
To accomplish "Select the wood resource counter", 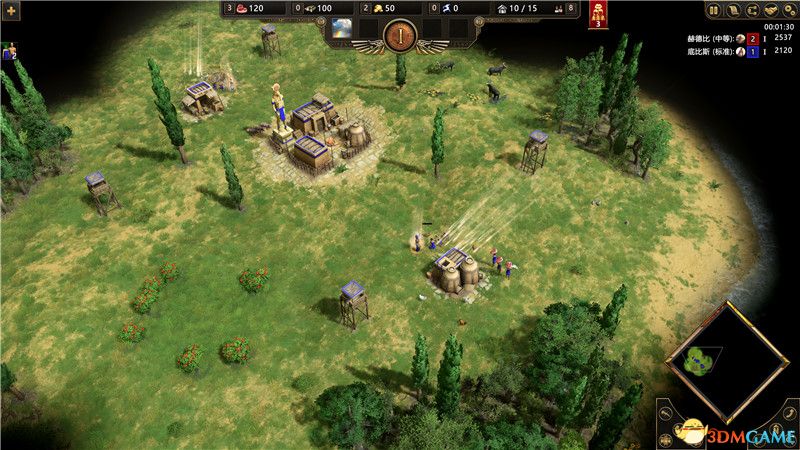I will pos(317,8).
